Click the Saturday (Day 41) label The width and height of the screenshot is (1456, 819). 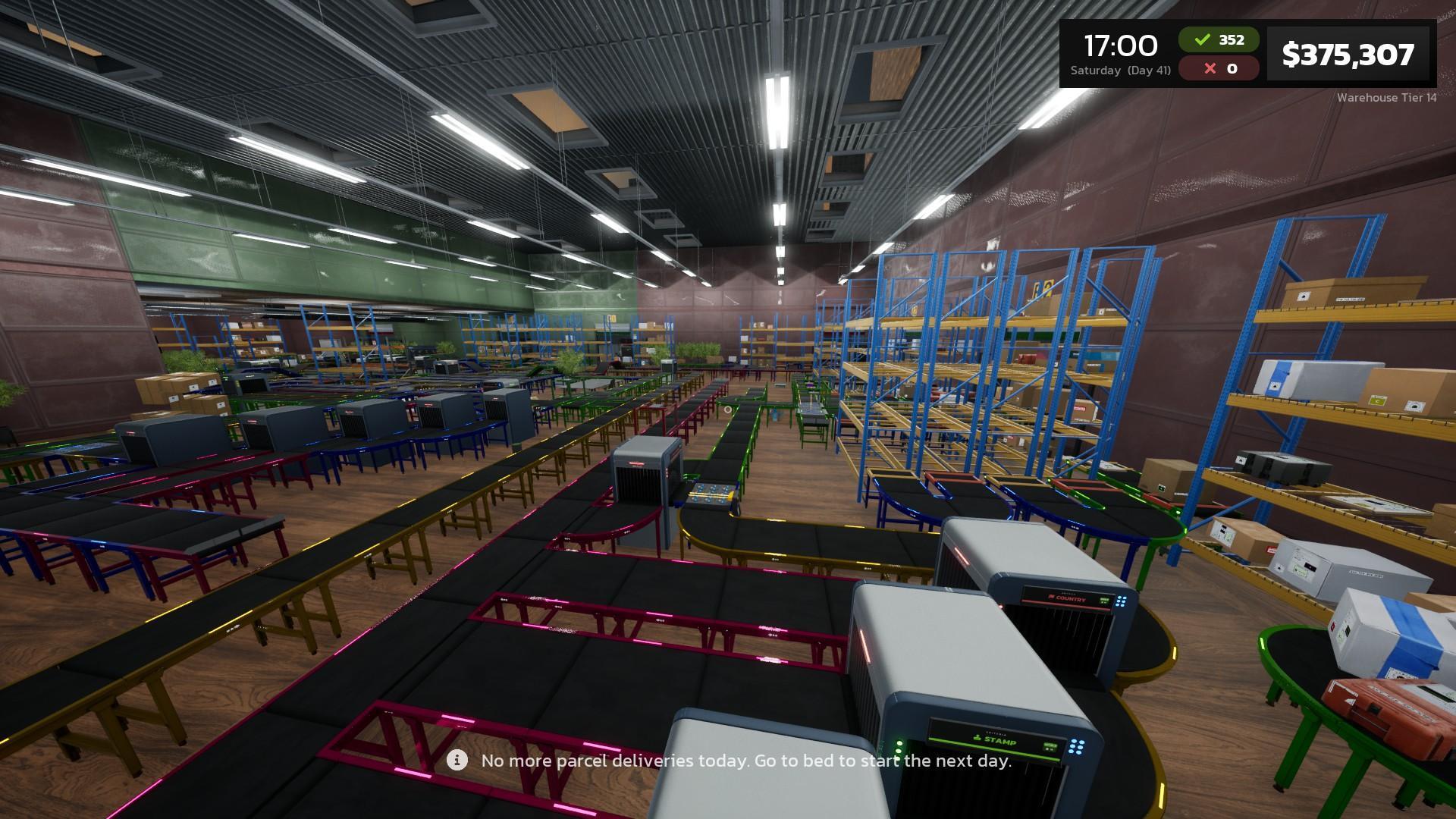point(1122,70)
